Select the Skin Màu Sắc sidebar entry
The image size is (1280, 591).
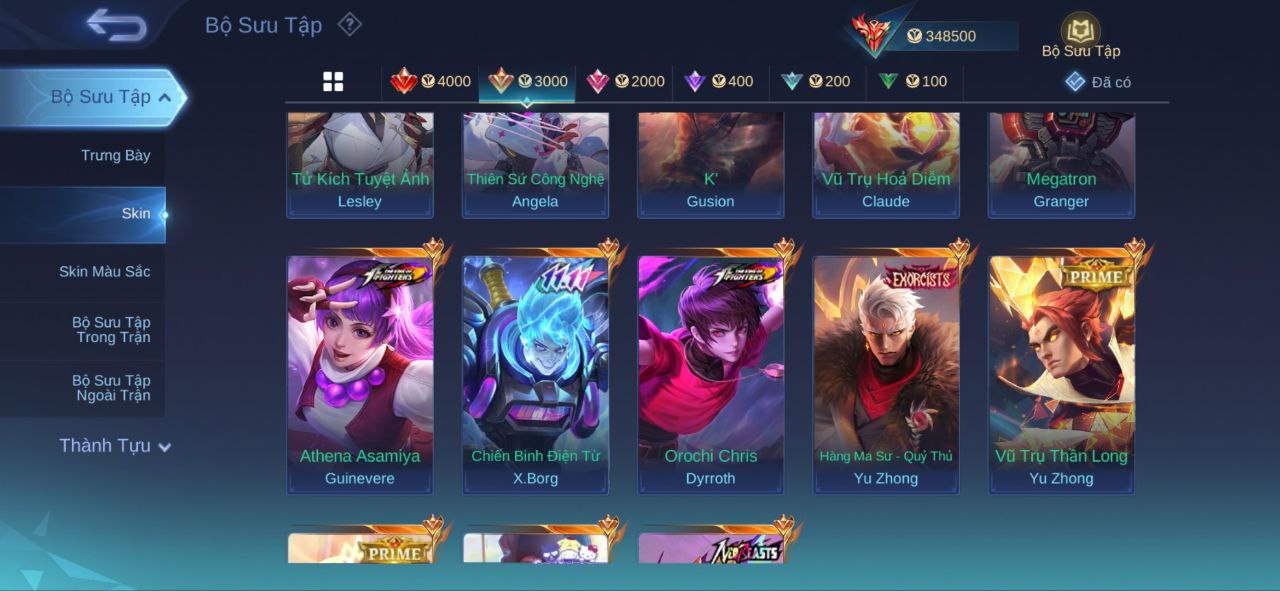tap(104, 271)
